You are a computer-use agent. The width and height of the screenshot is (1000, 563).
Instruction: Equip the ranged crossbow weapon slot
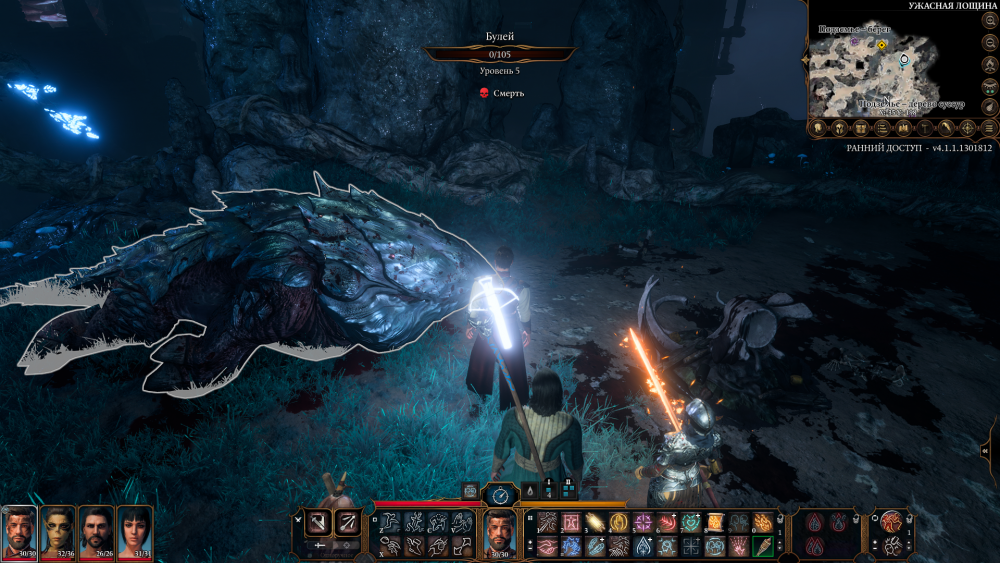346,520
